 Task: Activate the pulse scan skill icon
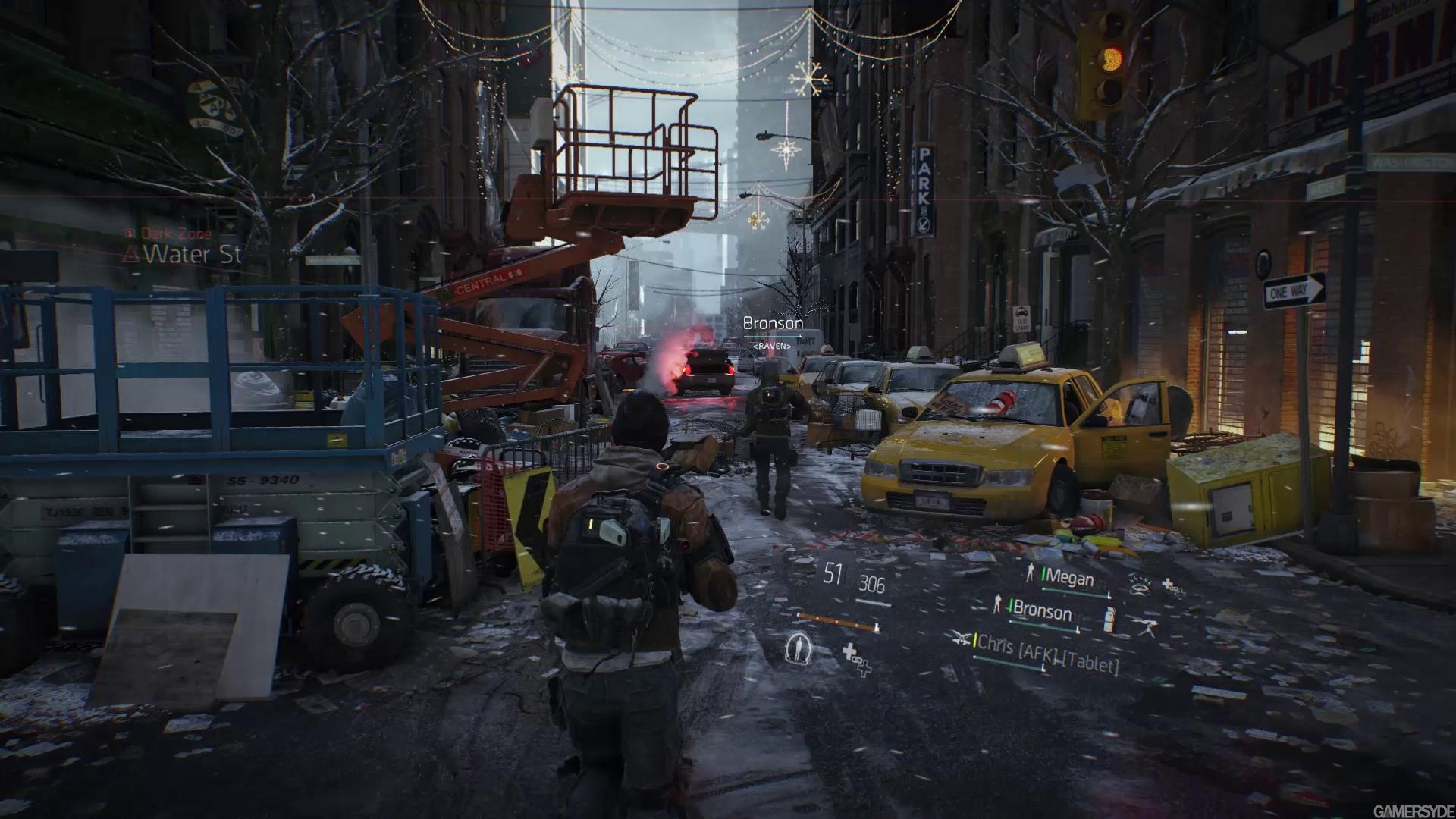[798, 648]
